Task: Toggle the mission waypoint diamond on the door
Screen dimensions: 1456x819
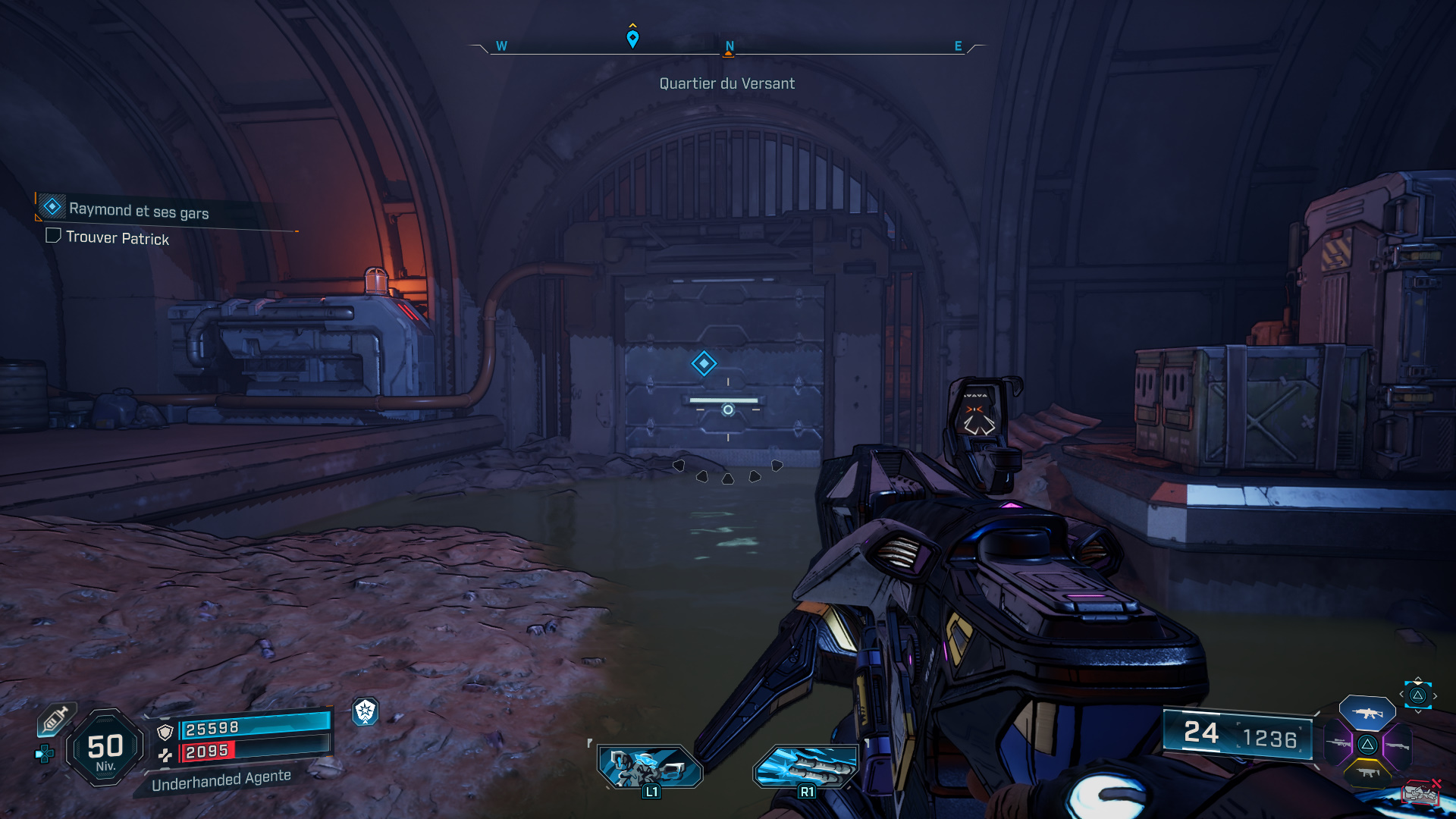Action: pyautogui.click(x=704, y=363)
